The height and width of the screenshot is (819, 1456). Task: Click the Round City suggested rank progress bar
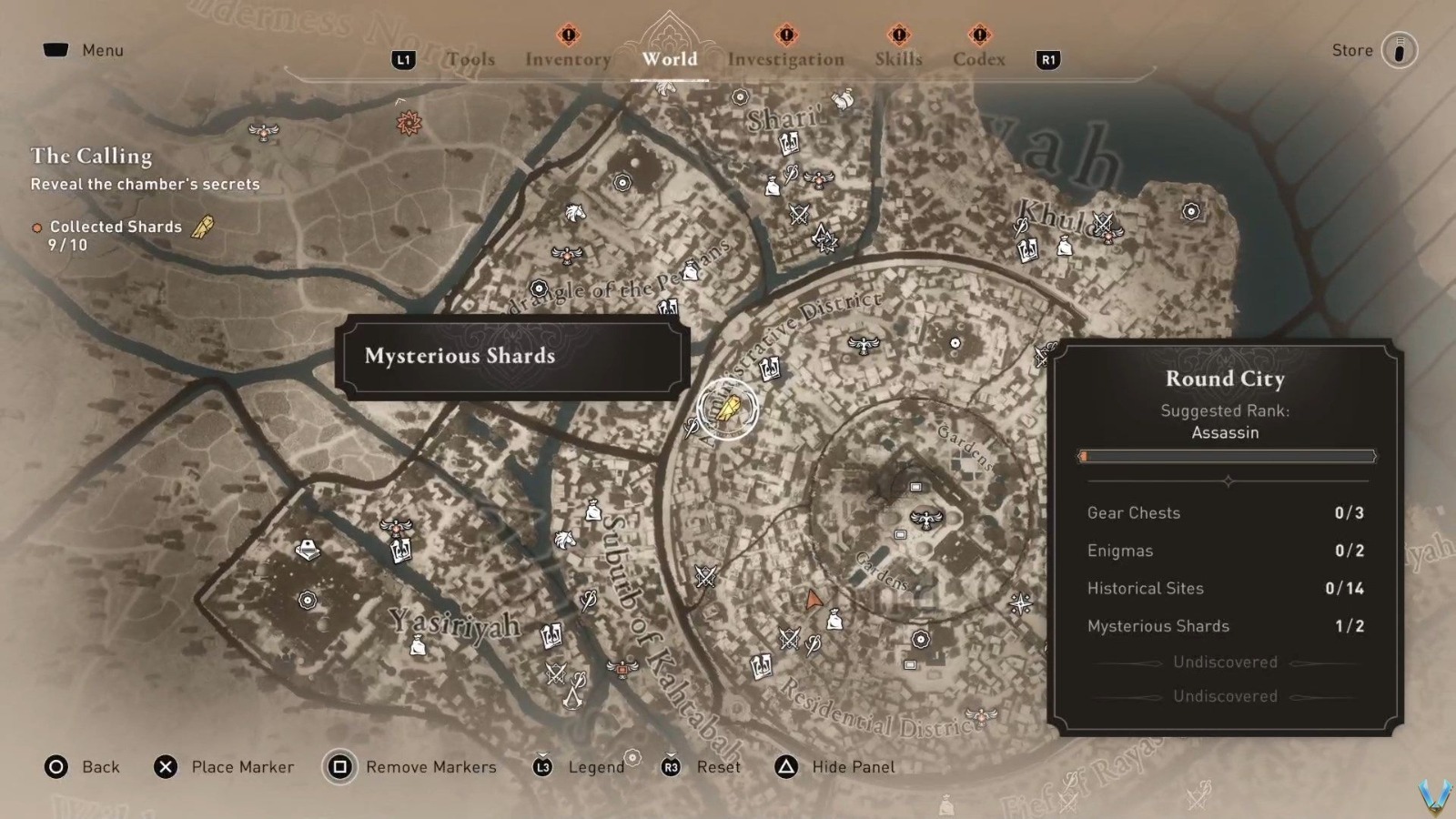click(1226, 456)
